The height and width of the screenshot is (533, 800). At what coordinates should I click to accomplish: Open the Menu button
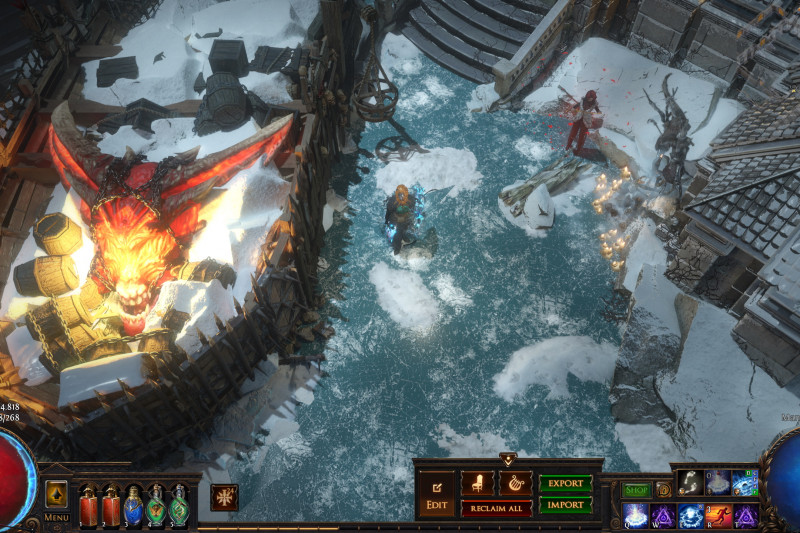(56, 517)
